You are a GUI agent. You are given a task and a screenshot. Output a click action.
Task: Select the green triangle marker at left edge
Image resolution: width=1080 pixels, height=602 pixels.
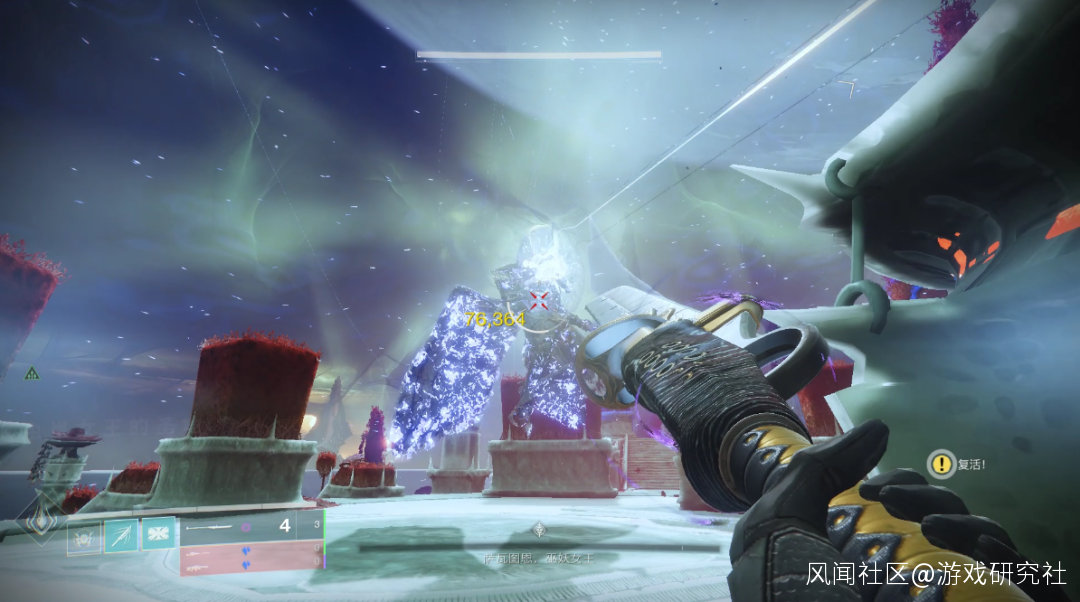(32, 374)
